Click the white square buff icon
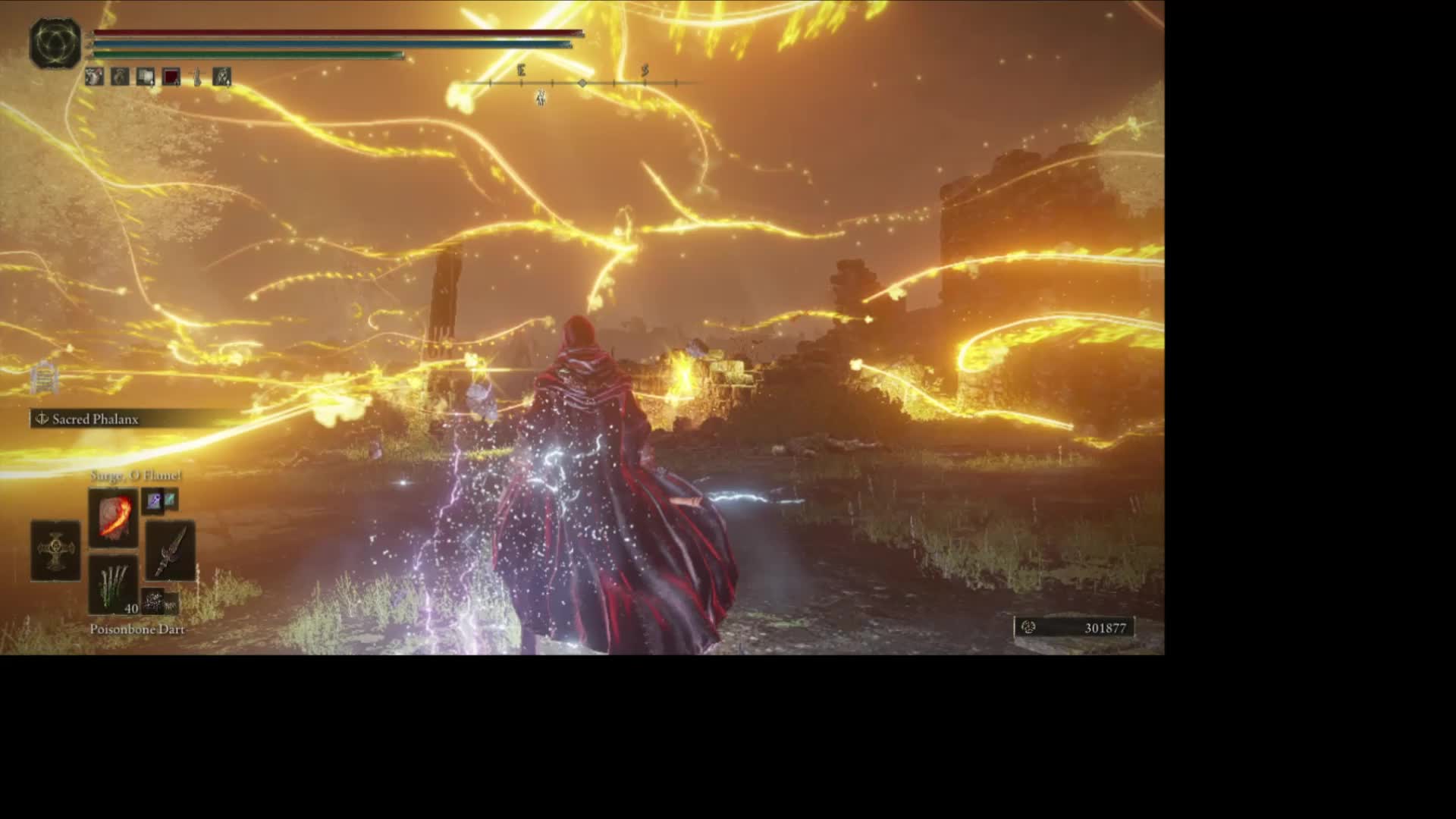Image resolution: width=1456 pixels, height=819 pixels. 146,77
